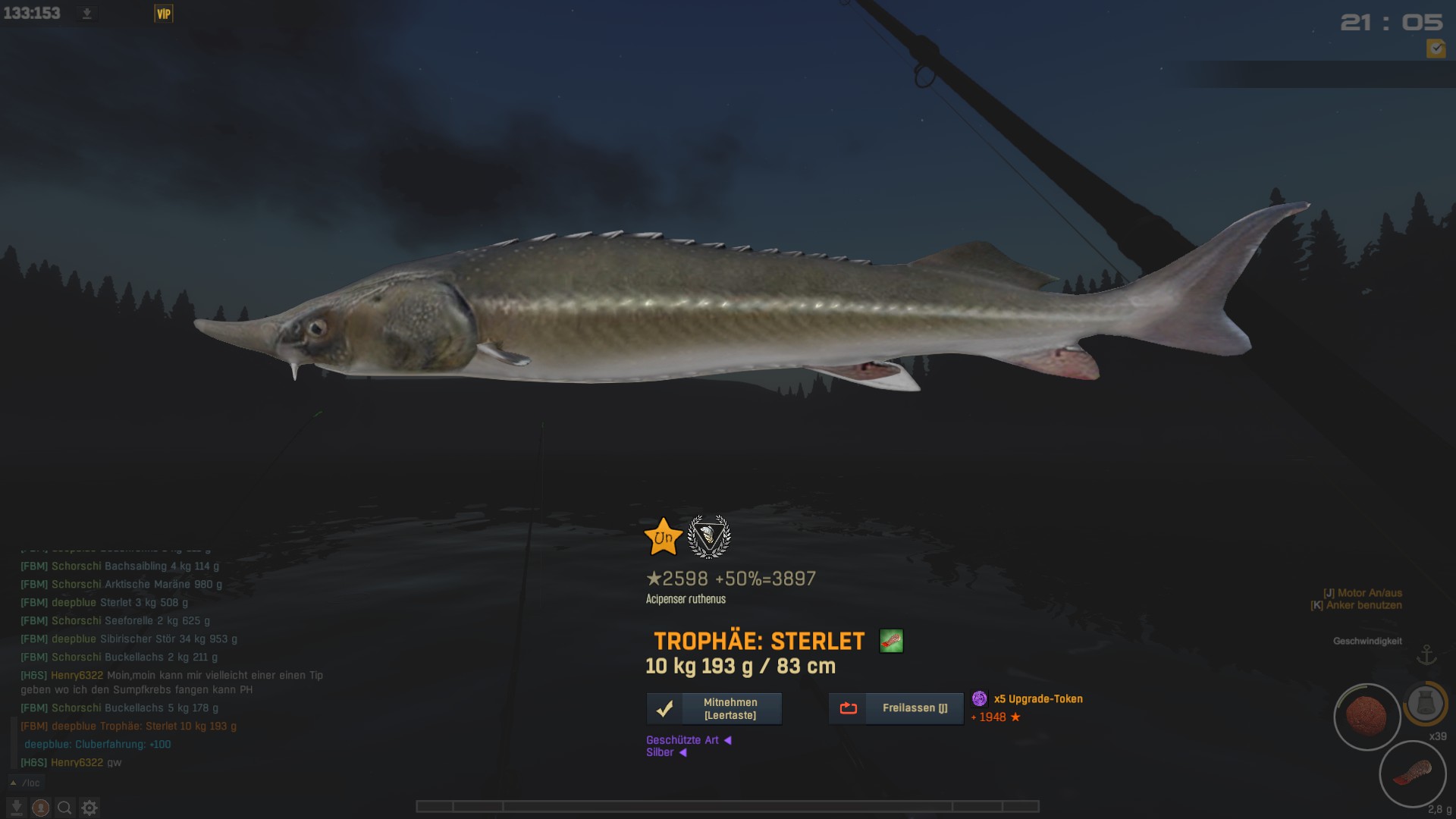Image resolution: width=1456 pixels, height=819 pixels.
Task: Open the yellow checkmark task icon under clock
Action: click(1436, 49)
